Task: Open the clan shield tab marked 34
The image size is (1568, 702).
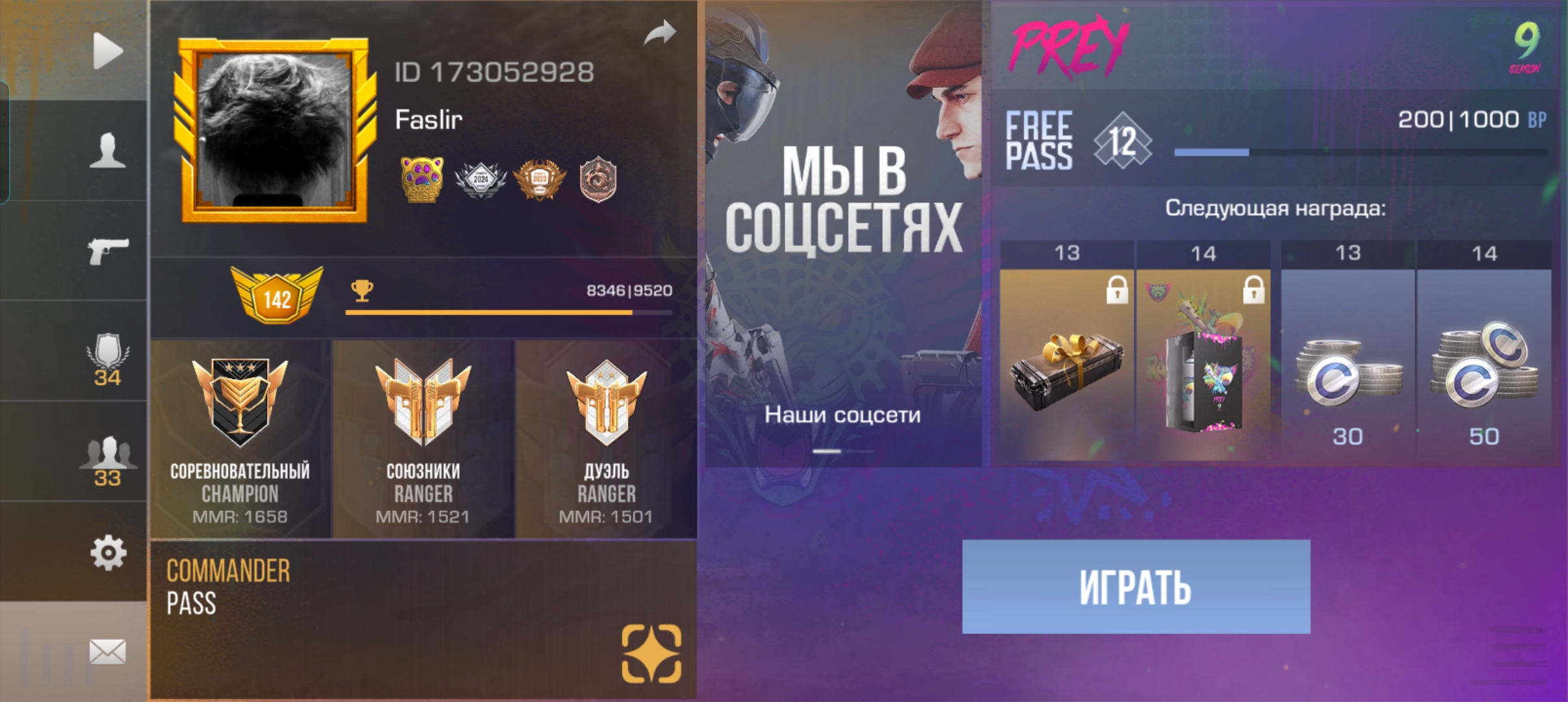Action: (107, 359)
